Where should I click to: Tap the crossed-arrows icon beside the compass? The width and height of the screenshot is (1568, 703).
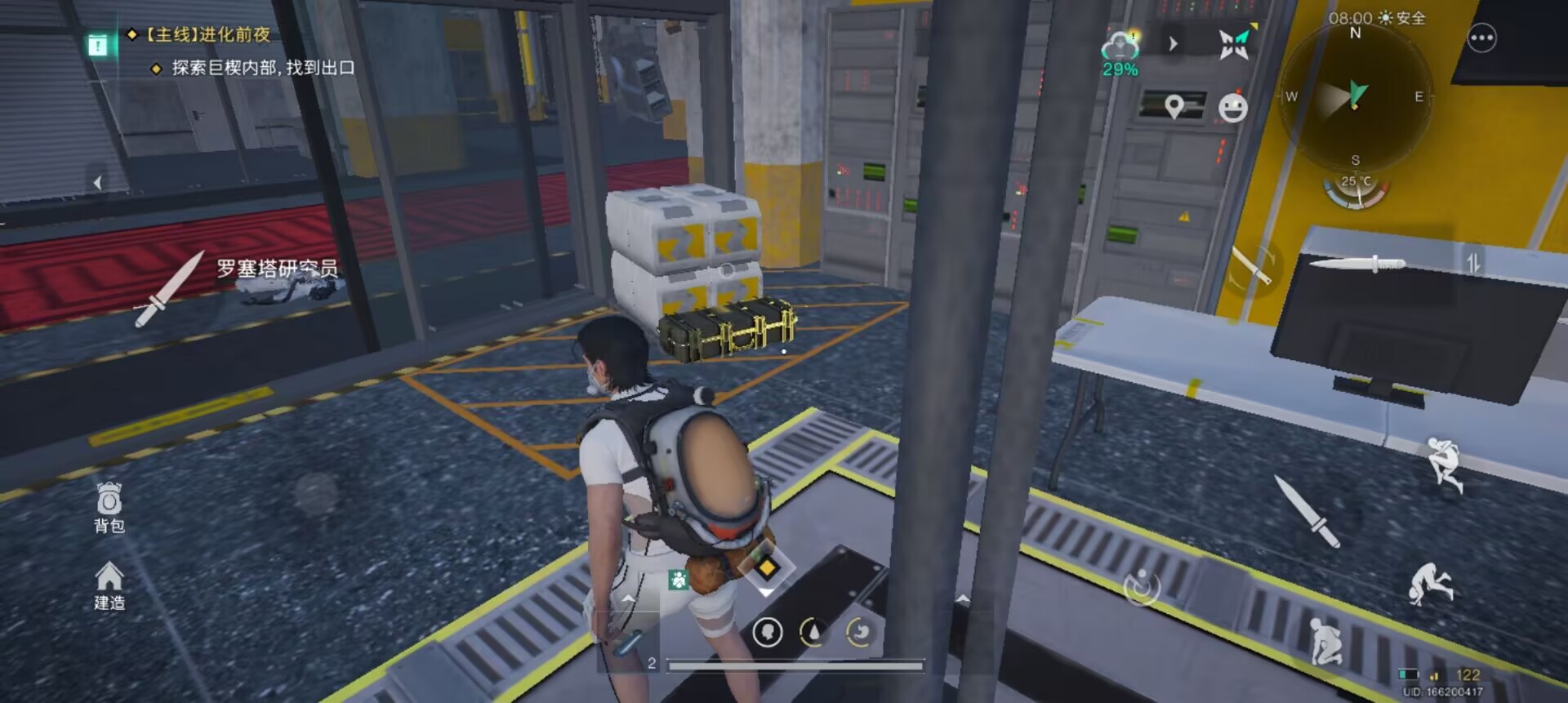1234,43
